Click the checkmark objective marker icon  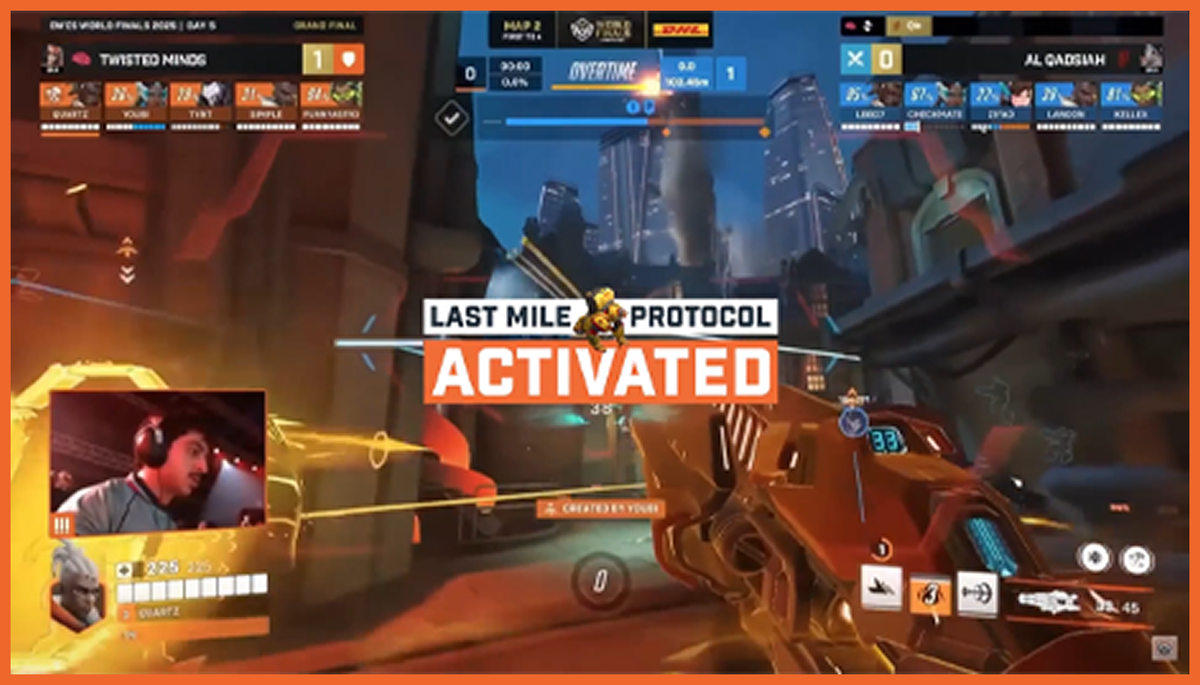[453, 119]
